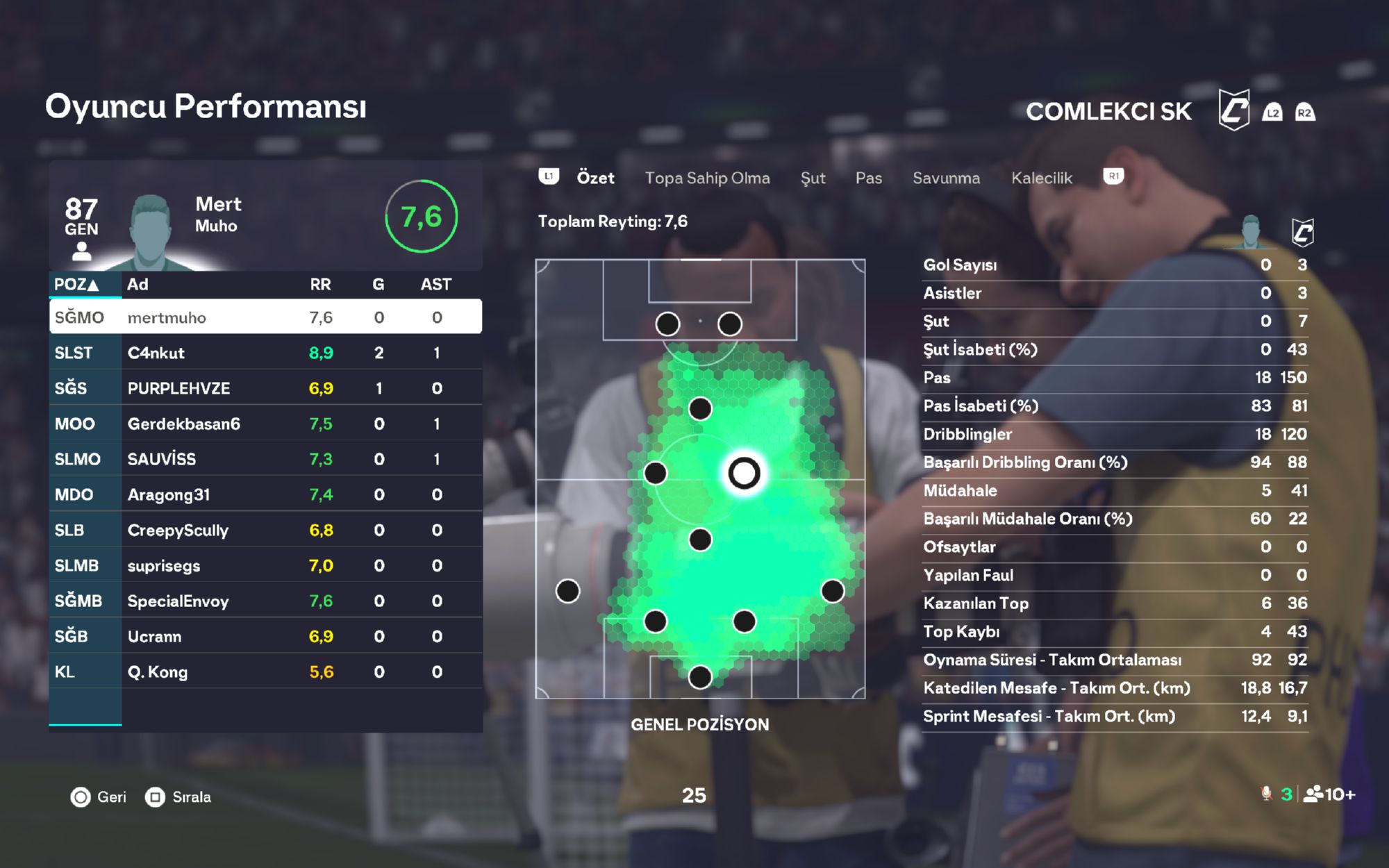Select CreepyScully in the list
The image size is (1389, 868).
[x=265, y=530]
